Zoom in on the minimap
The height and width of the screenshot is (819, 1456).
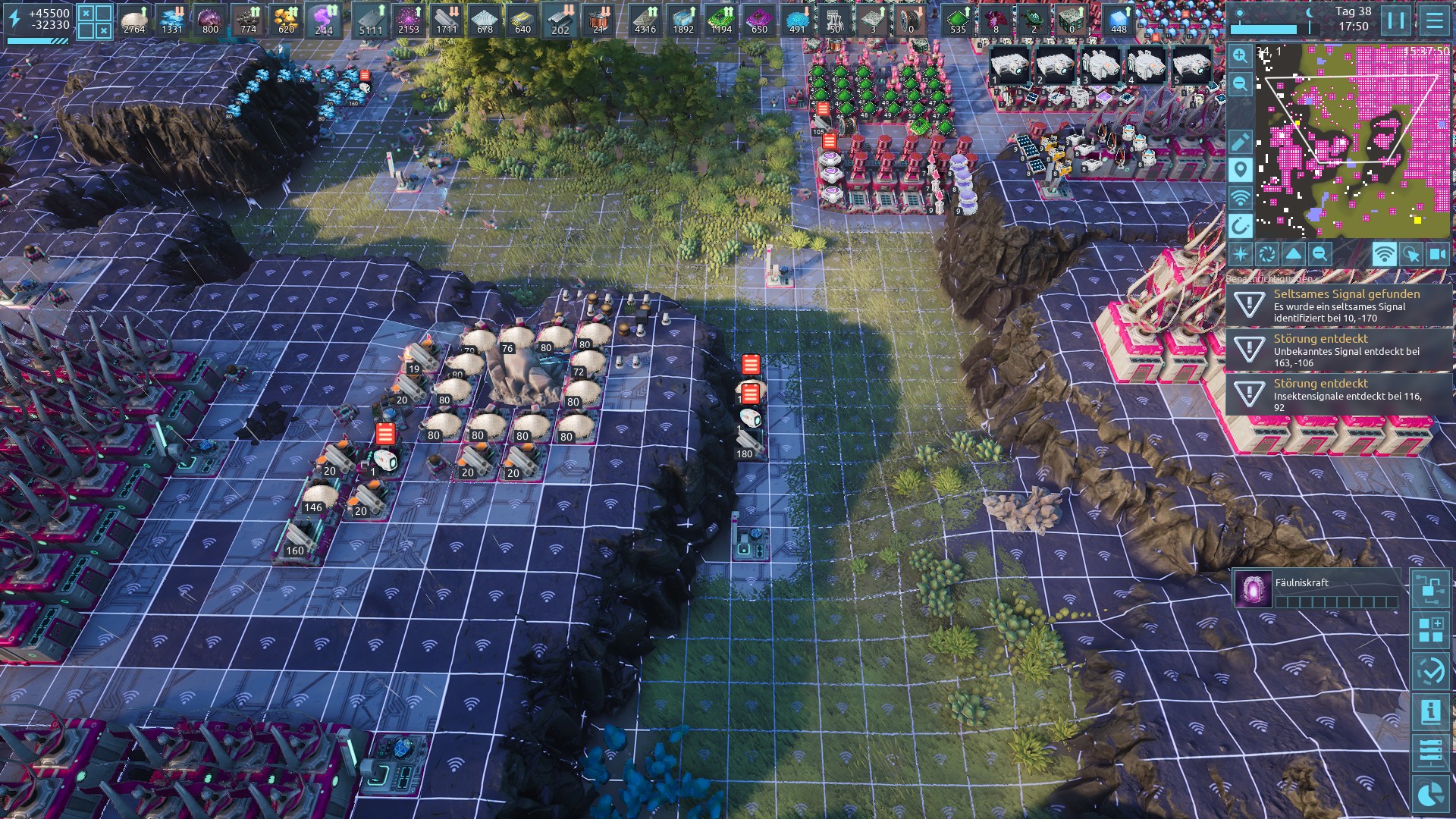[1240, 55]
